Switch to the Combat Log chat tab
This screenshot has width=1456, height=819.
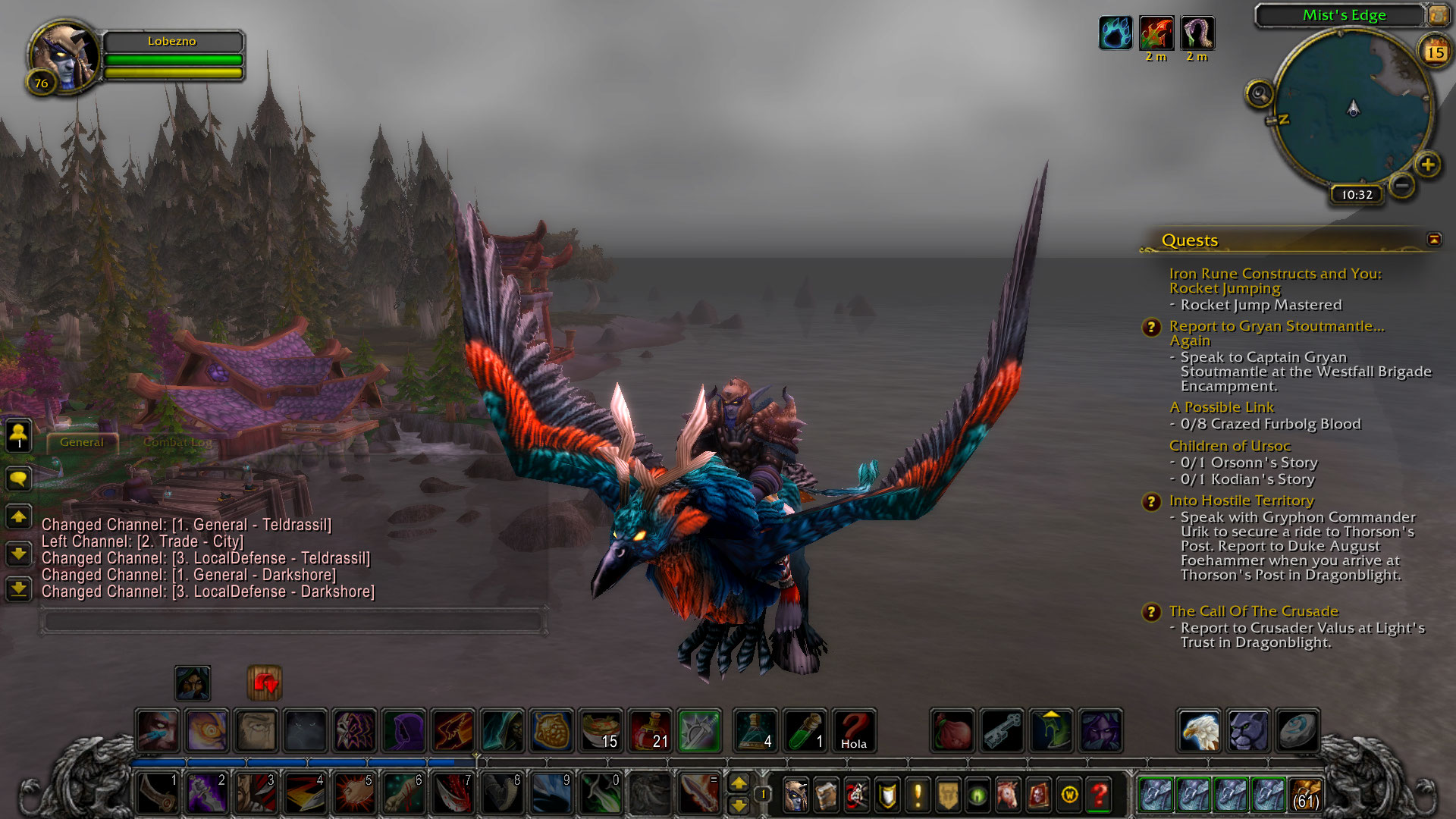pyautogui.click(x=177, y=442)
